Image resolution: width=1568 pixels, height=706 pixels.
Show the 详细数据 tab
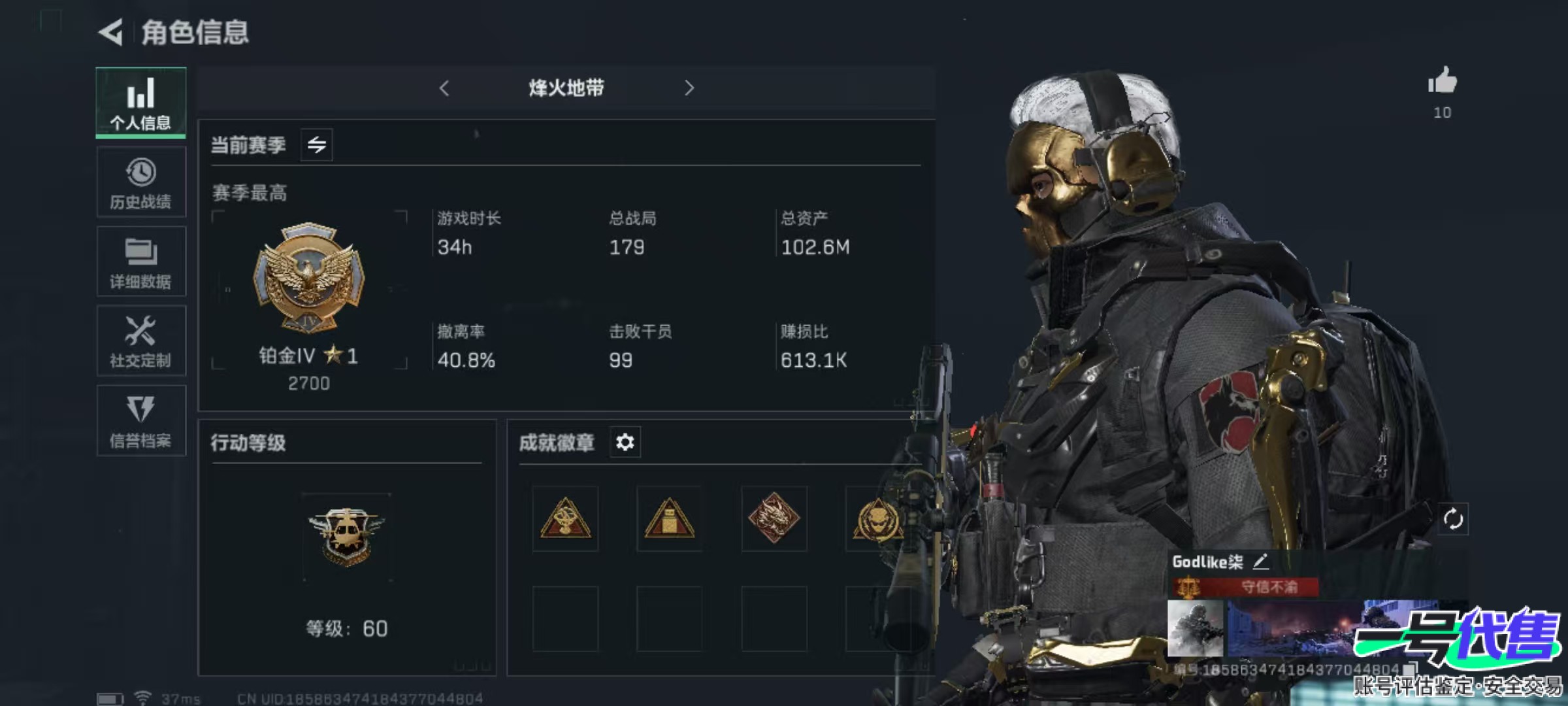pyautogui.click(x=141, y=262)
